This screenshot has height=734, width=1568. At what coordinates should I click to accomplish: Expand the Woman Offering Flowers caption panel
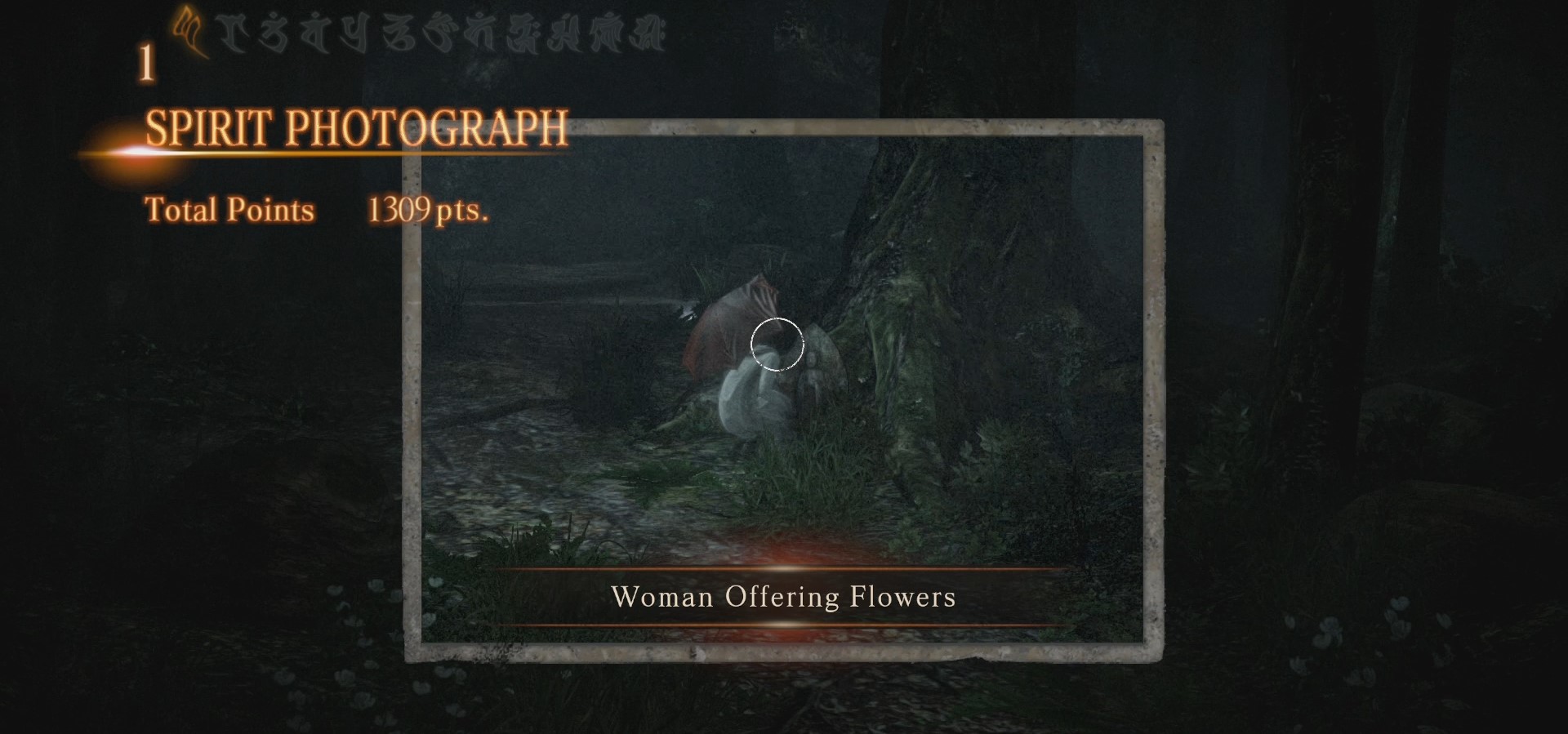(784, 598)
